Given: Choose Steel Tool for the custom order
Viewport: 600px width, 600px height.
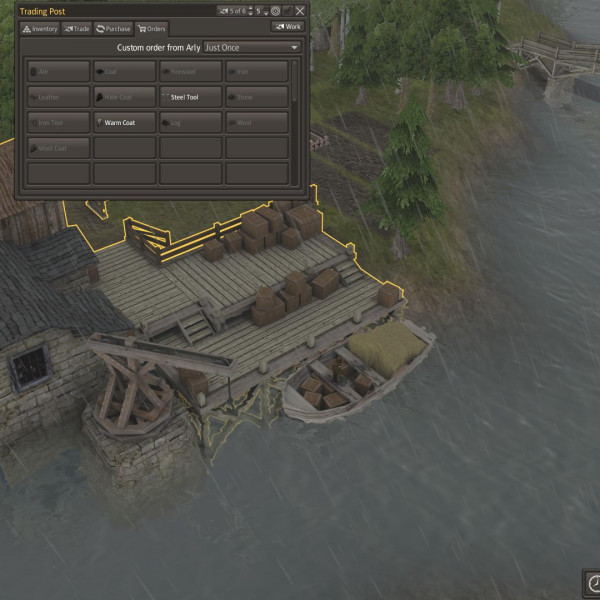Looking at the screenshot, I should pyautogui.click(x=191, y=97).
